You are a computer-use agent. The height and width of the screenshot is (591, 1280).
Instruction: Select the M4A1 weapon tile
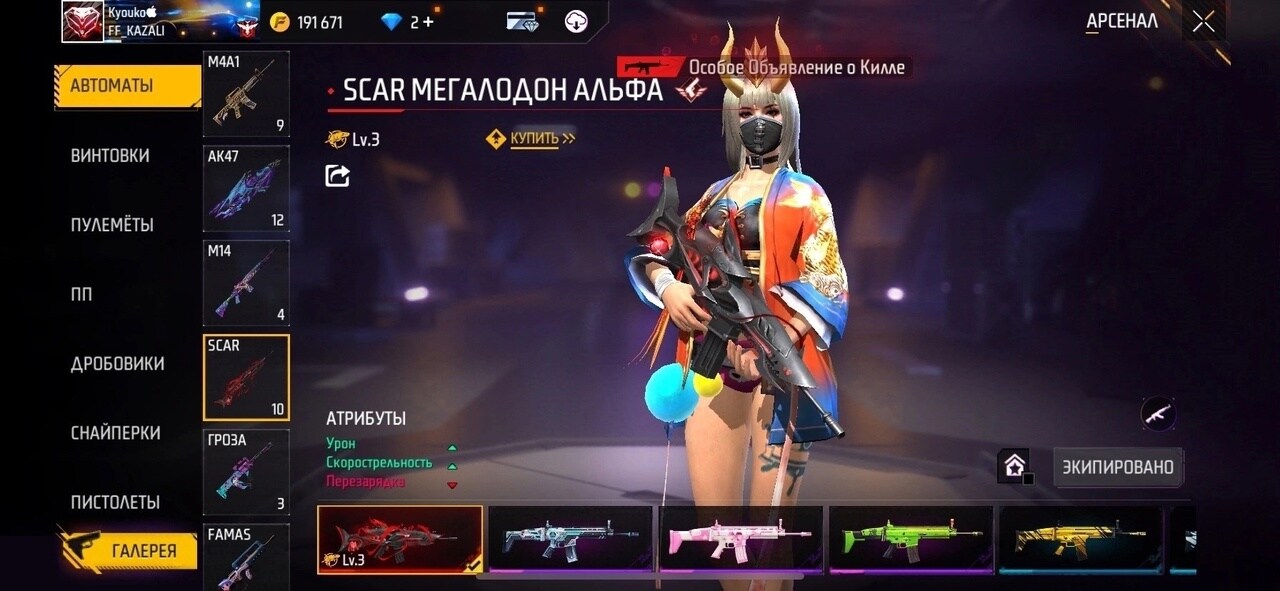[246, 94]
